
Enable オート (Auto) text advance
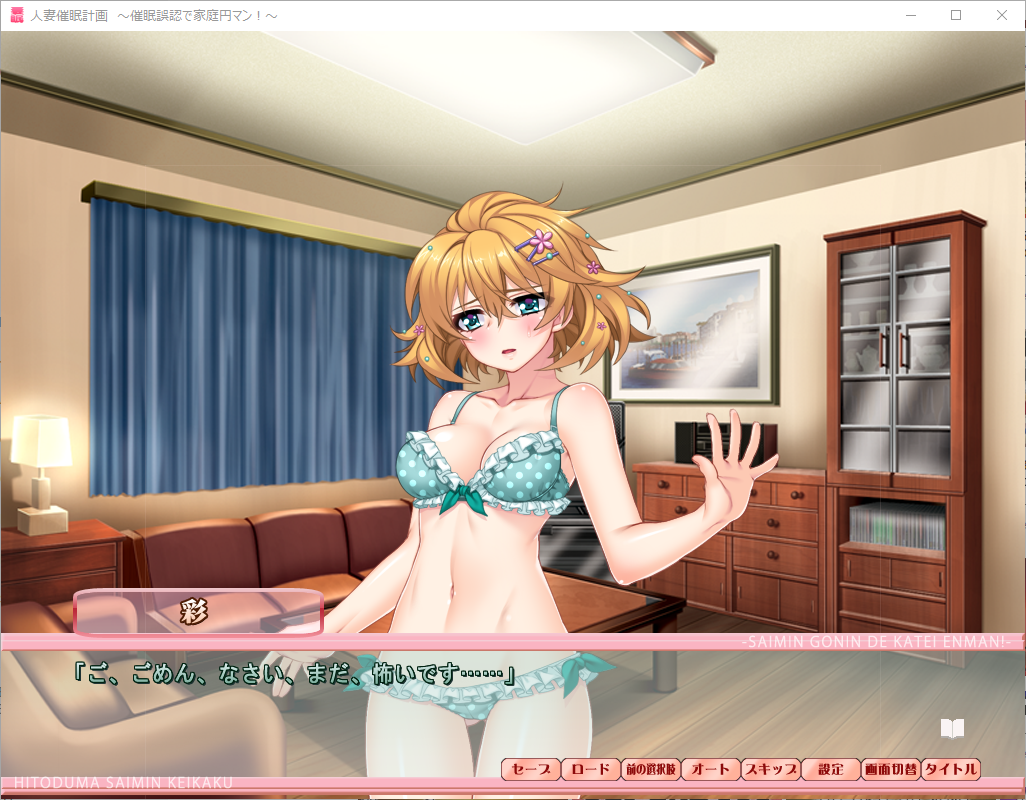click(710, 769)
